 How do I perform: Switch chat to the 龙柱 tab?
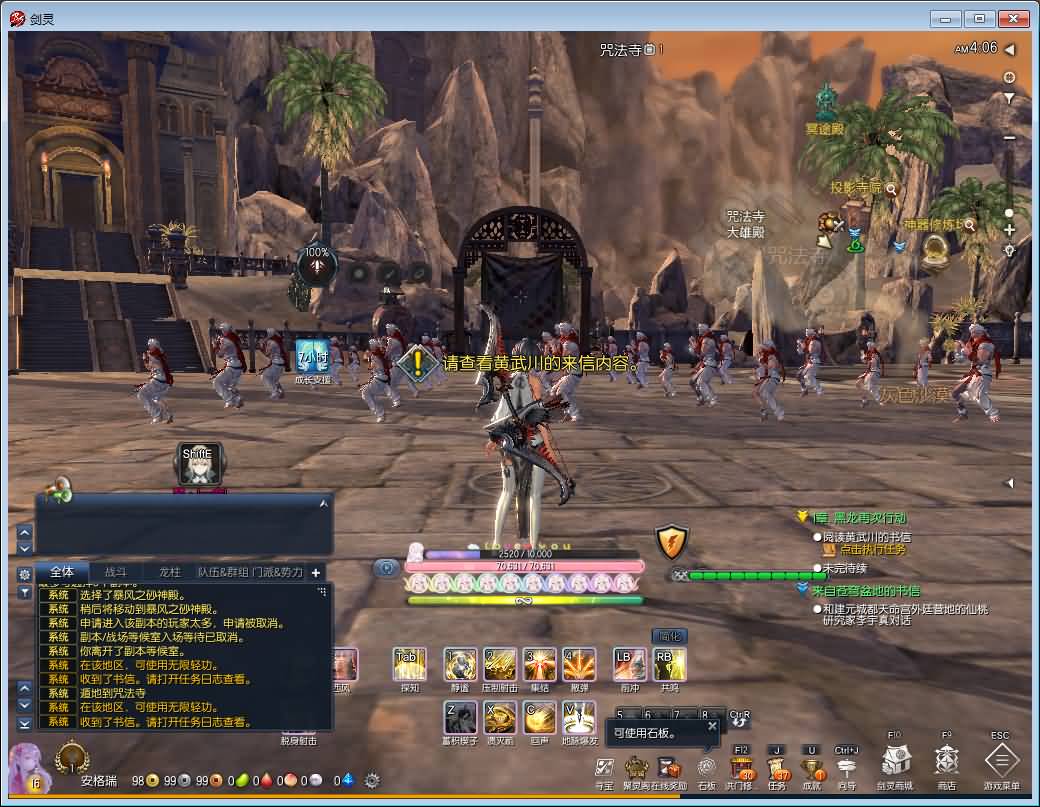click(x=170, y=572)
